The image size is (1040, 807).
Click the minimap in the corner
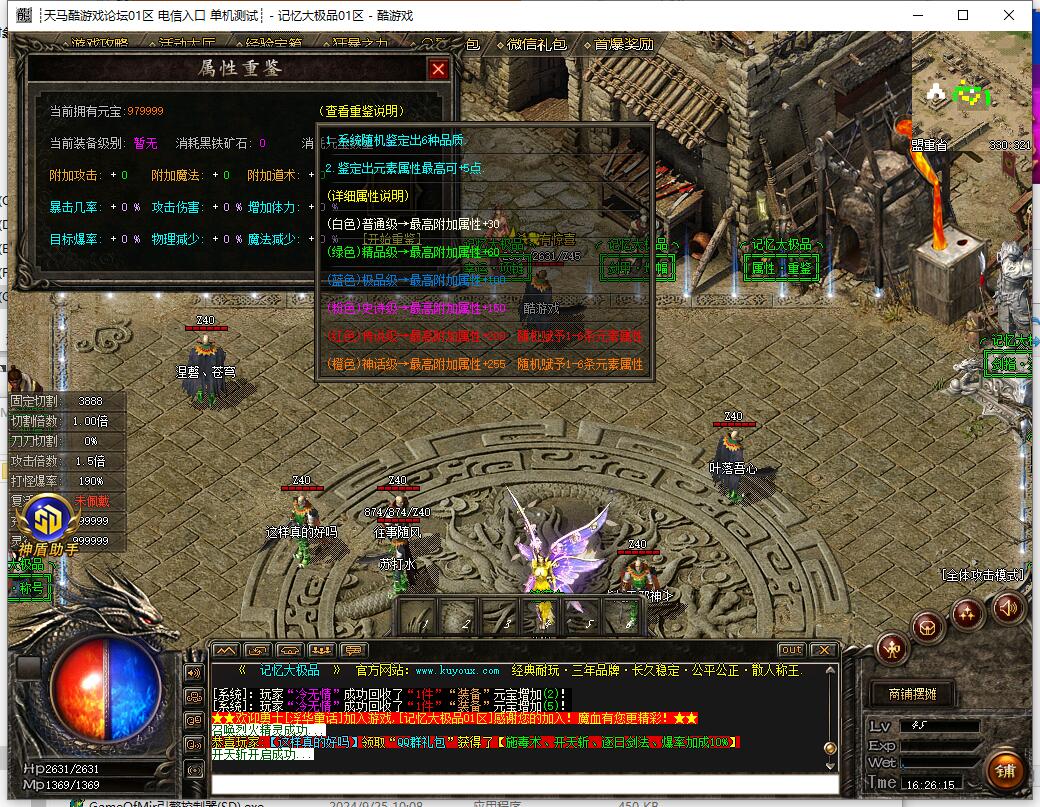pos(974,95)
